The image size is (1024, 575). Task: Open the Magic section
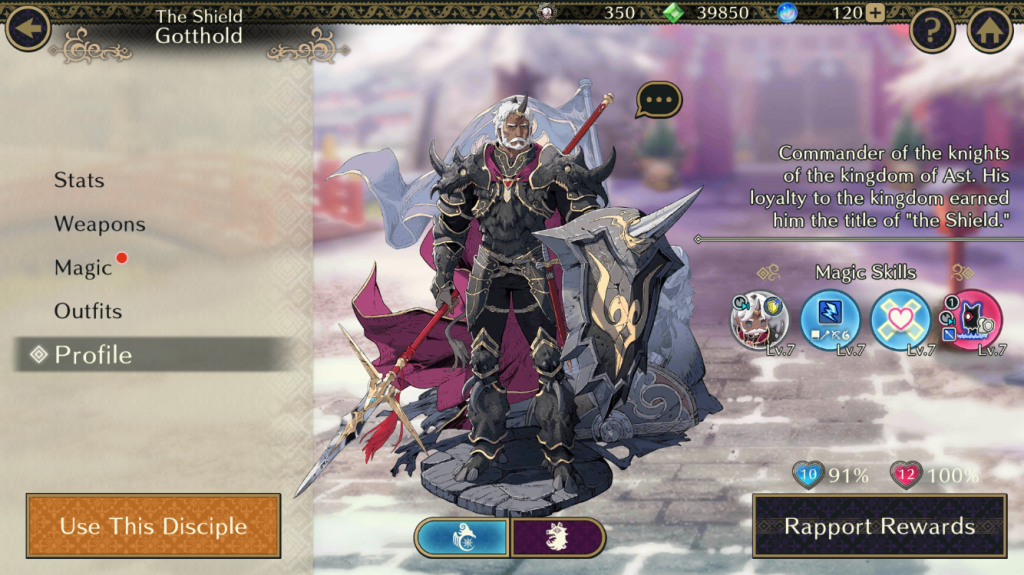point(83,268)
